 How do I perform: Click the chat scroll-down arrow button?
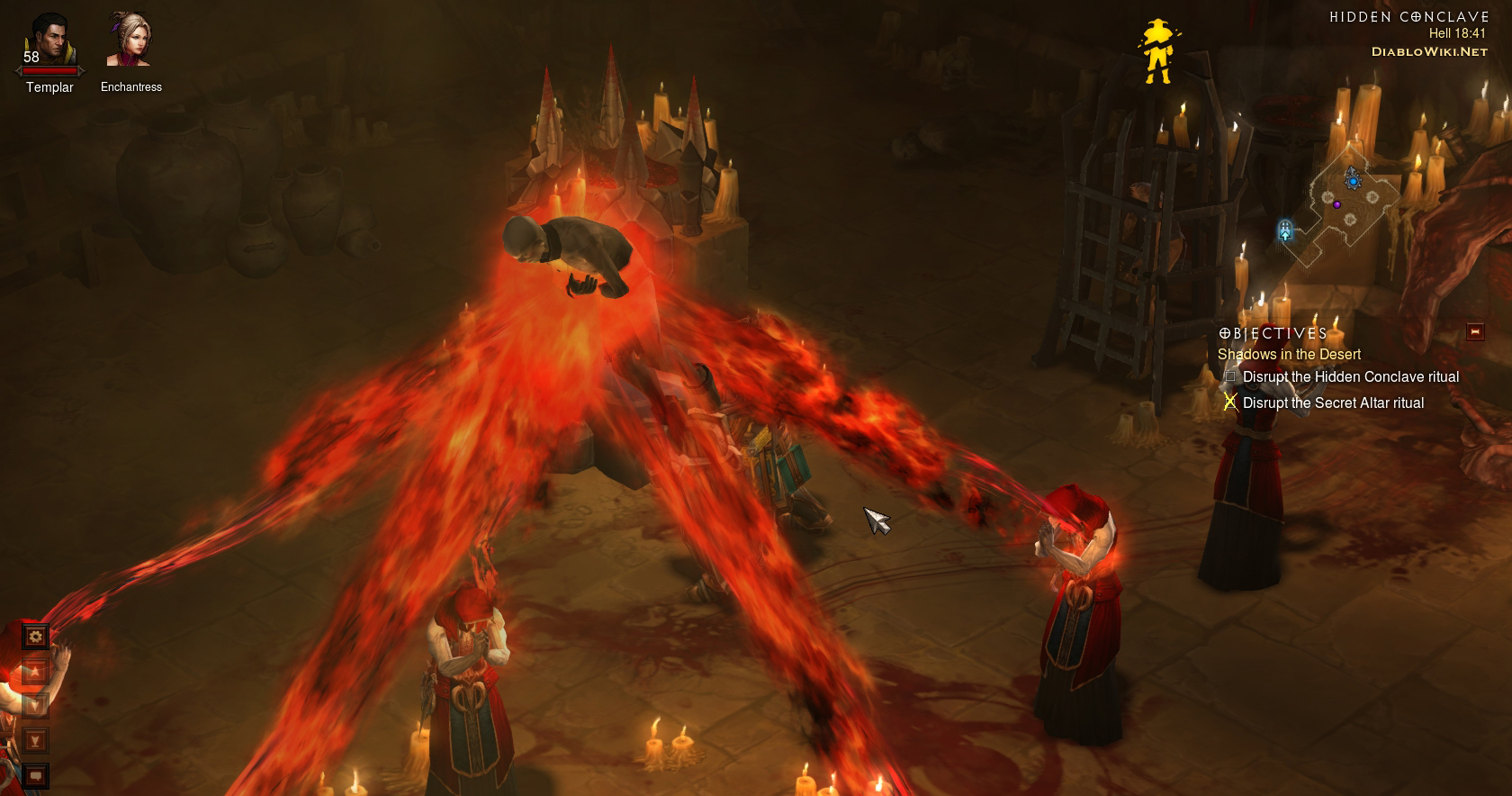point(35,705)
